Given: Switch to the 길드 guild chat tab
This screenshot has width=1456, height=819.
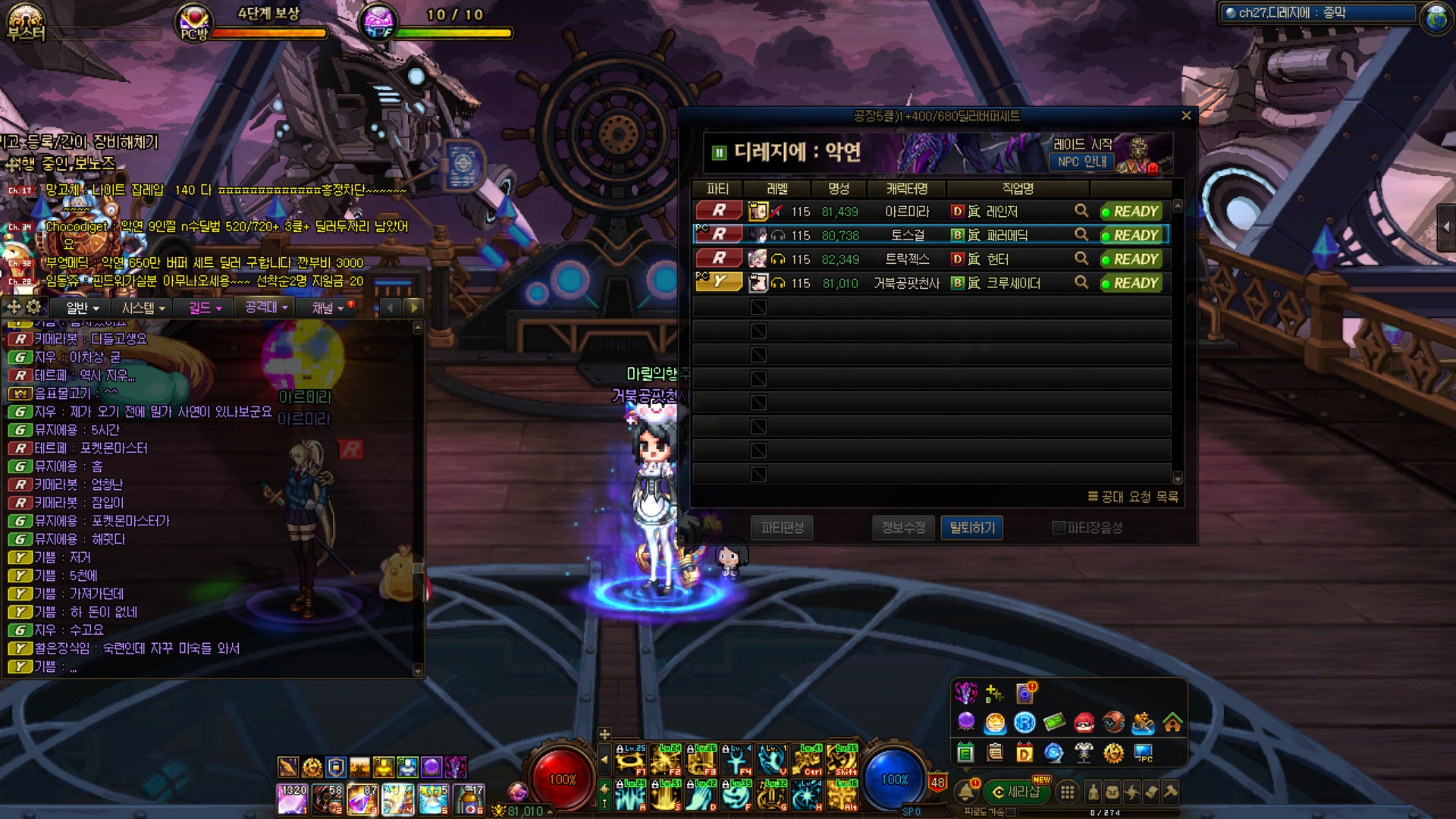Looking at the screenshot, I should [x=205, y=308].
